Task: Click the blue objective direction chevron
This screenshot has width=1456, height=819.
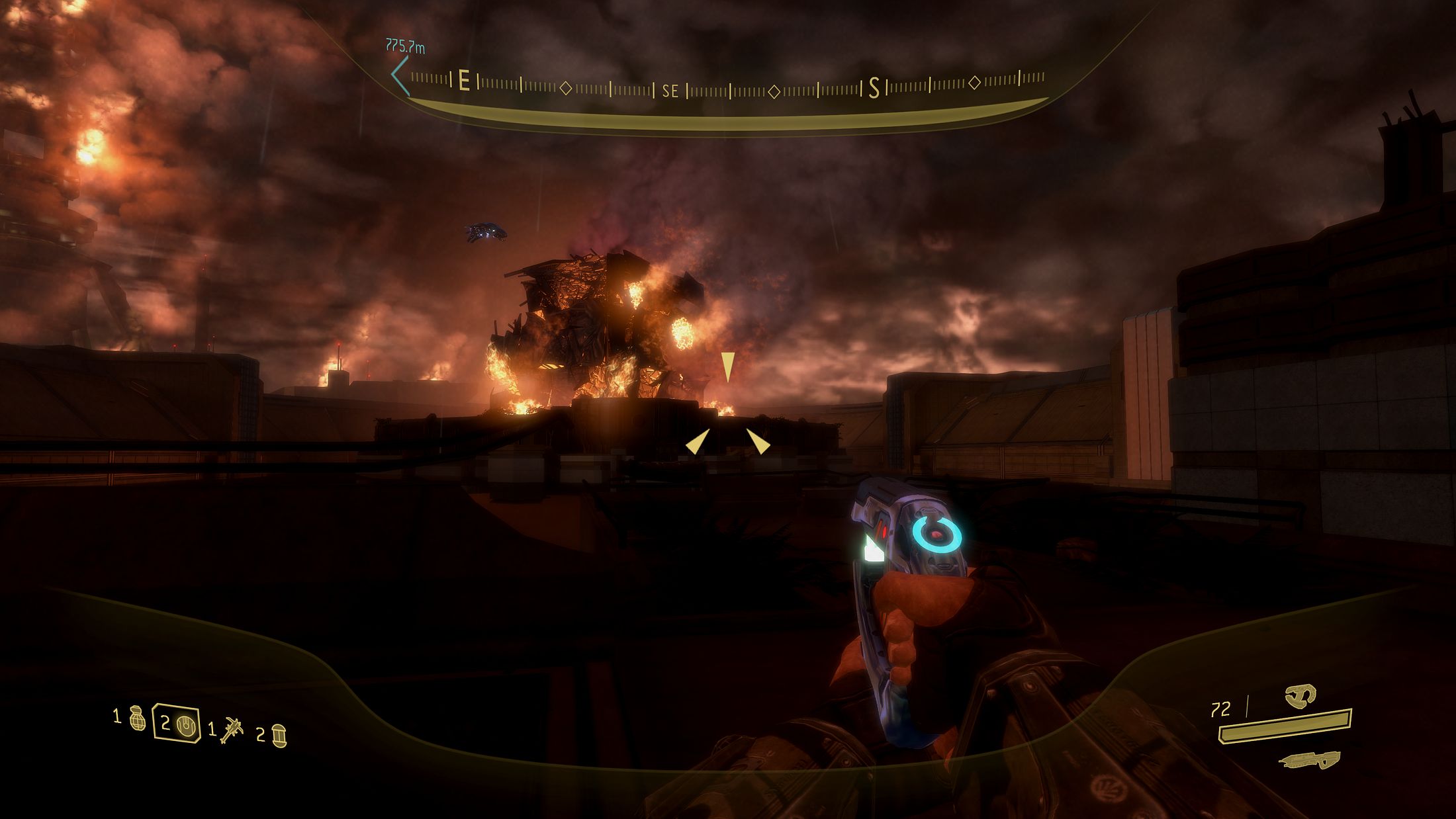Action: (399, 75)
